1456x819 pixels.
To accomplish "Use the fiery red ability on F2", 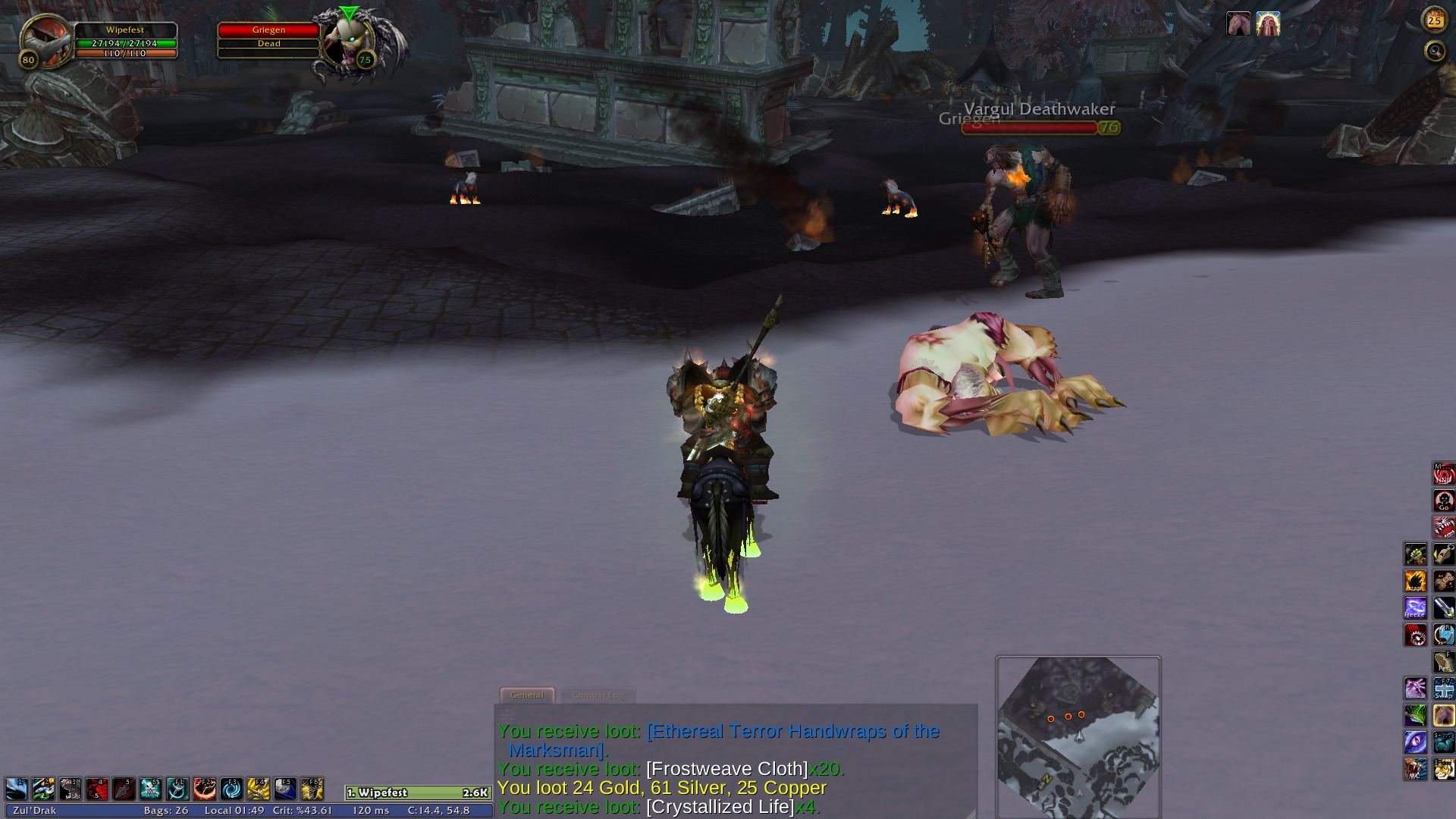I will pyautogui.click(x=205, y=789).
